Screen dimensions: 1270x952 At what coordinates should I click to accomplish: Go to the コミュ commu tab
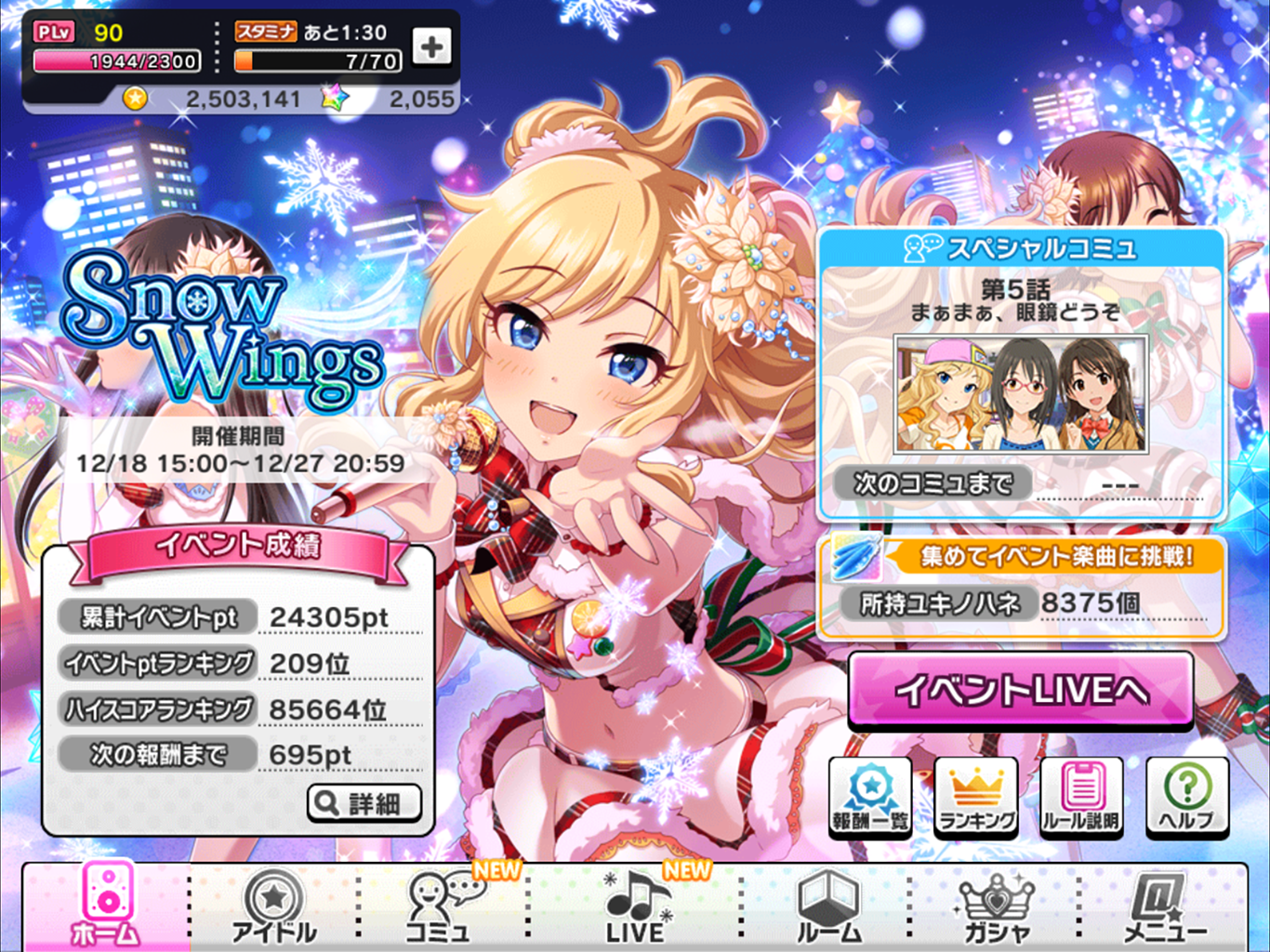point(440,906)
